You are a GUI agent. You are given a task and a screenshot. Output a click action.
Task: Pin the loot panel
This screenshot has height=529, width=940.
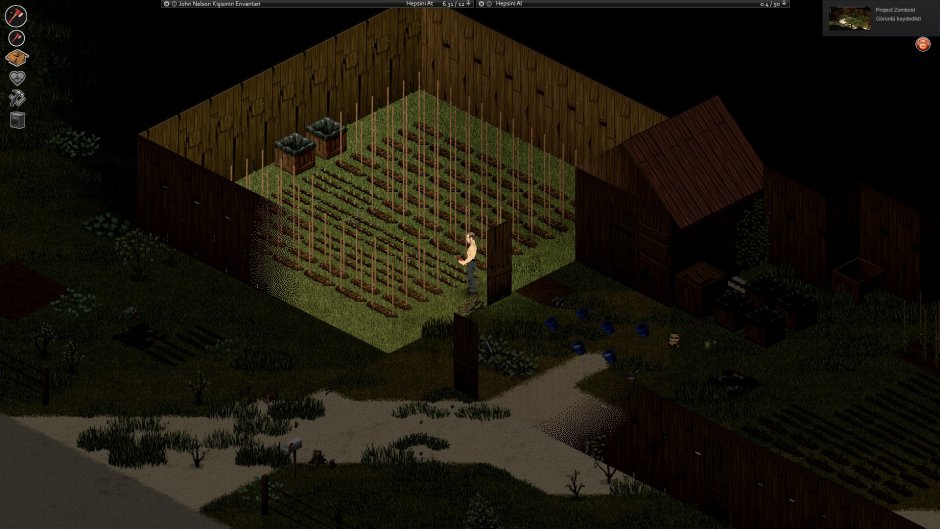tap(785, 4)
